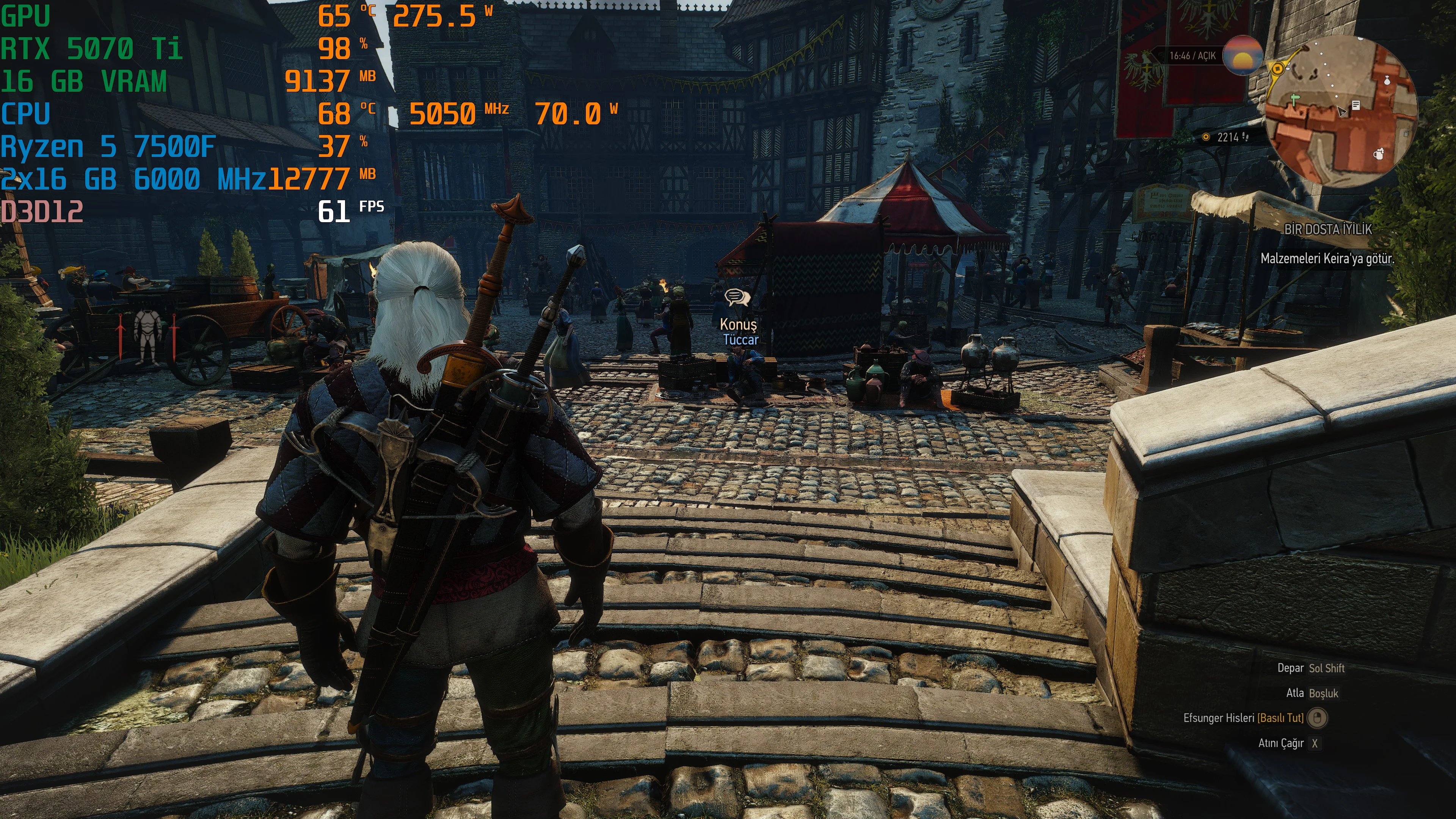Open the circular minimap
Viewport: 1456px width, 819px height.
(1340, 111)
